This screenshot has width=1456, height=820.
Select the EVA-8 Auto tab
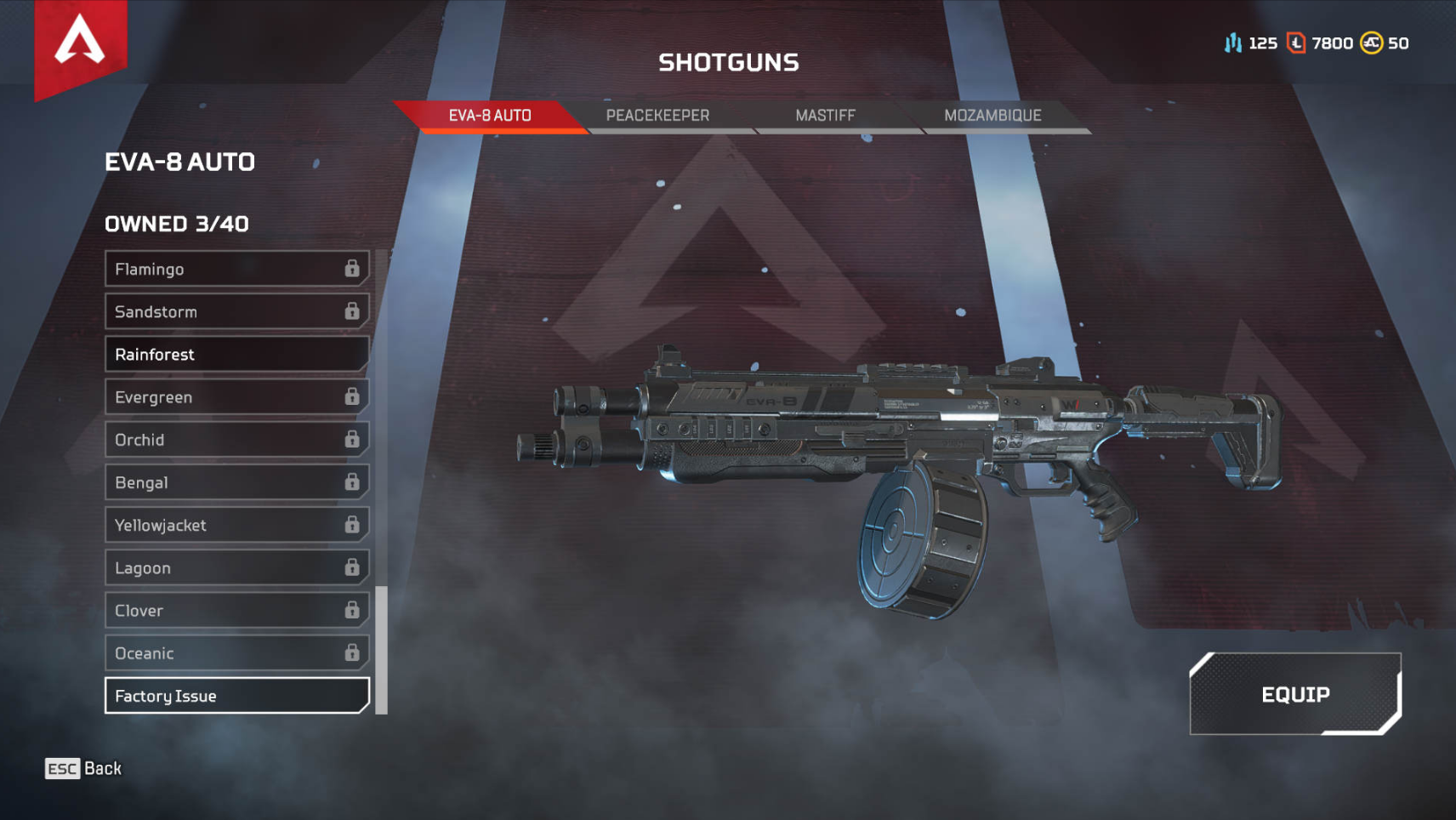coord(490,116)
